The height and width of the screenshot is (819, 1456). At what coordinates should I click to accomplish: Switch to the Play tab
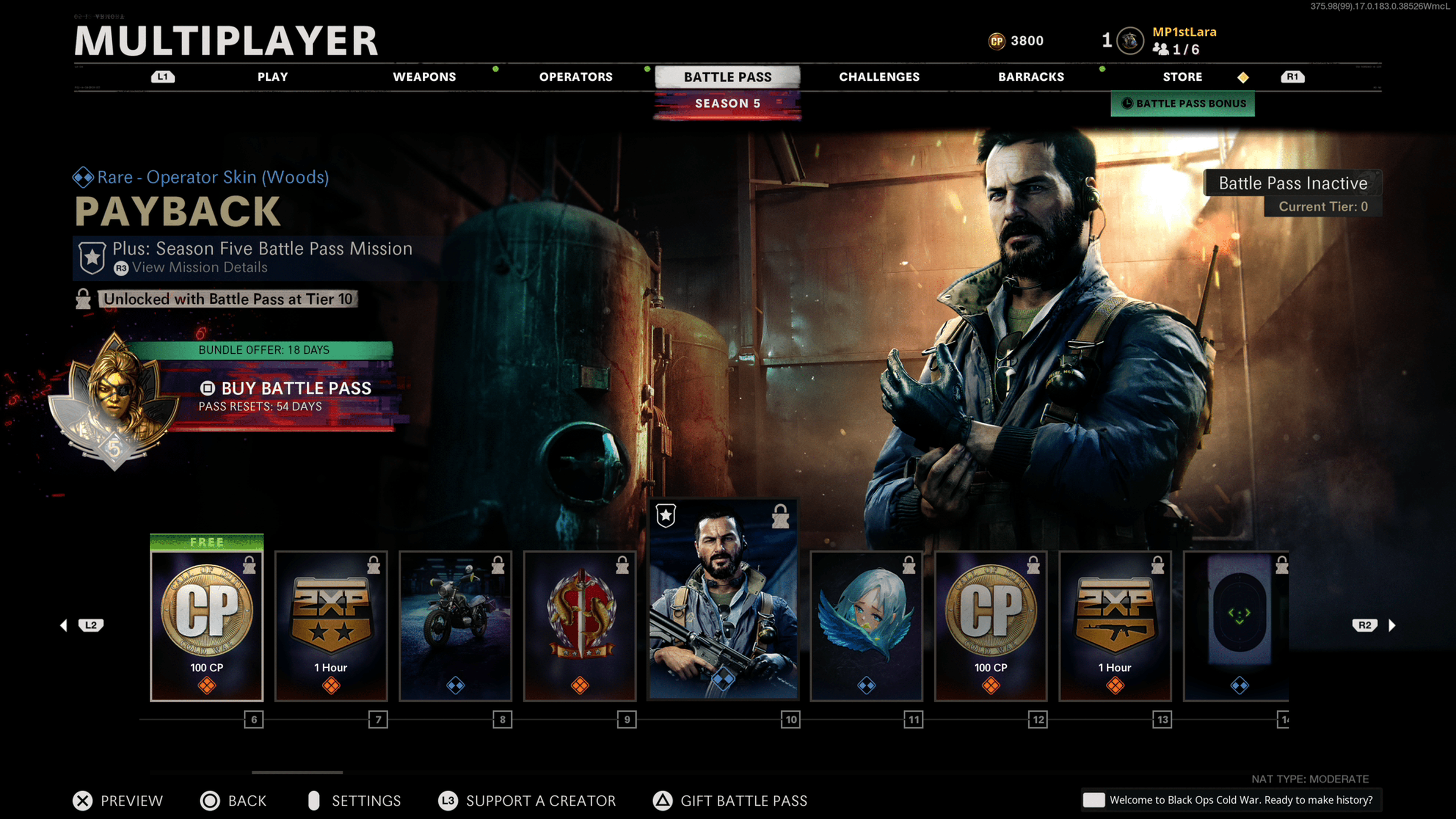[x=273, y=77]
